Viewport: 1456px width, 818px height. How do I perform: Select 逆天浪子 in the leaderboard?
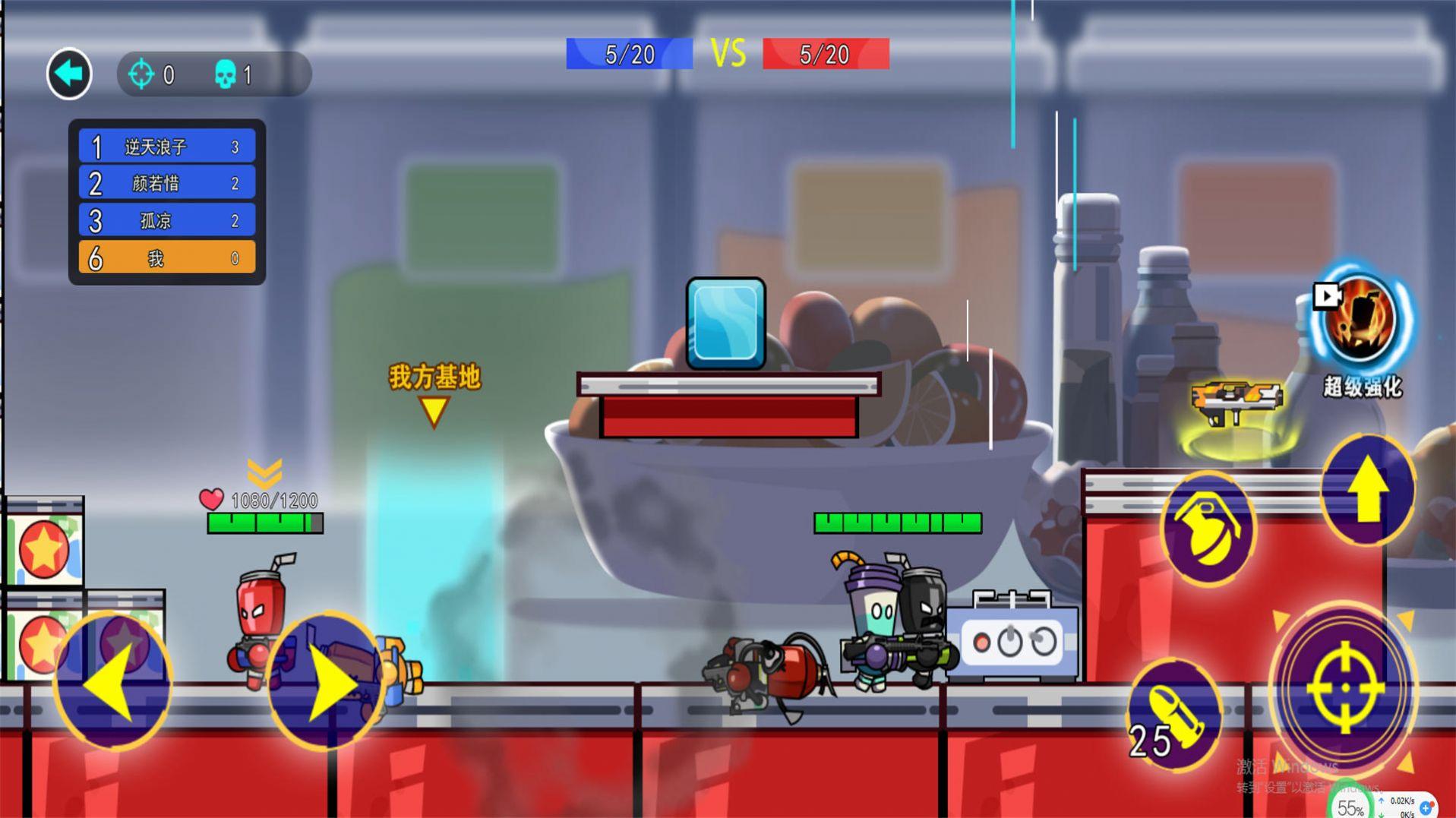point(167,146)
